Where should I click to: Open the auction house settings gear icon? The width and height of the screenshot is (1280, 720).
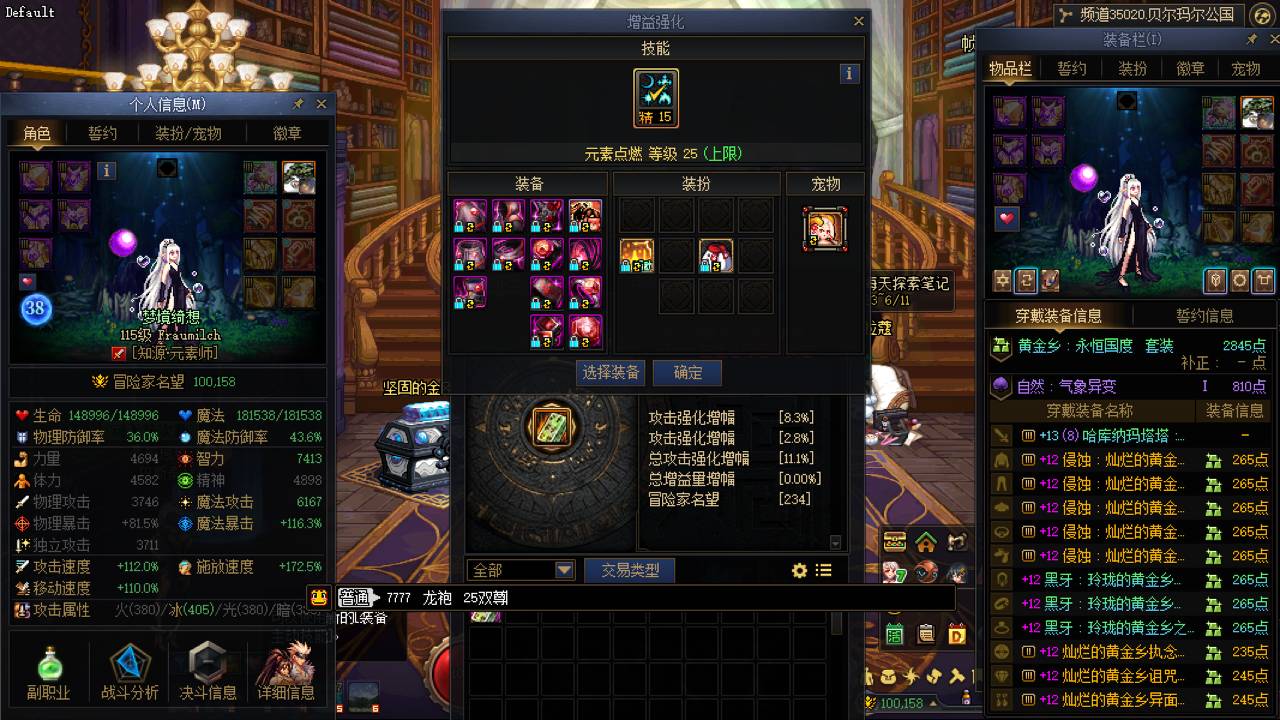(x=798, y=570)
